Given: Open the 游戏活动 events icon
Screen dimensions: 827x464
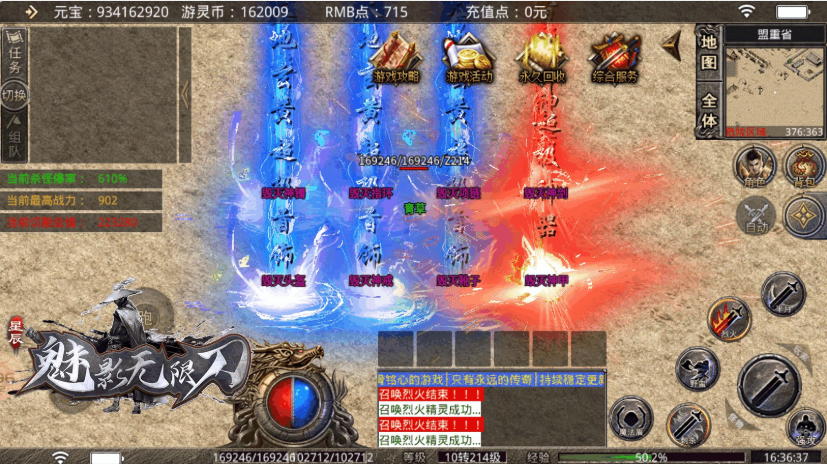Looking at the screenshot, I should click(468, 59).
